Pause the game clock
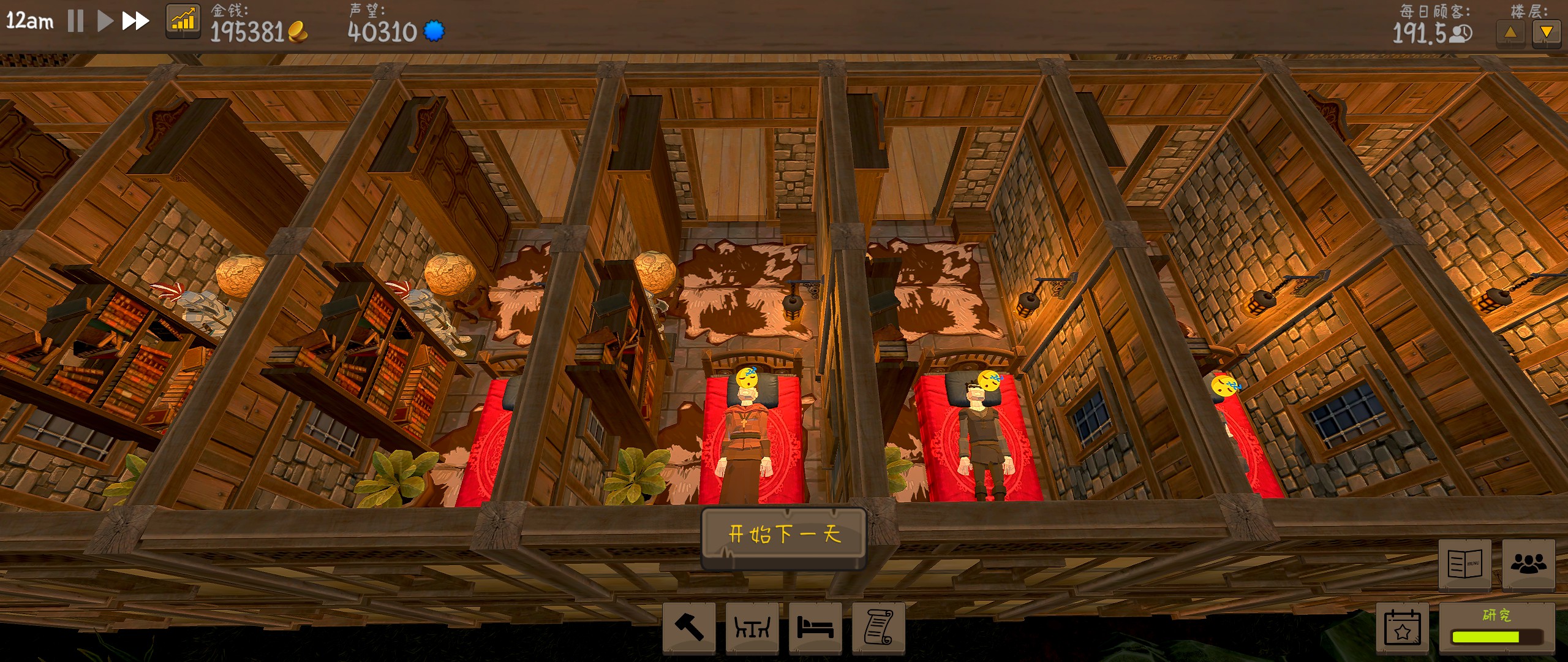This screenshot has width=1568, height=662. (74, 20)
